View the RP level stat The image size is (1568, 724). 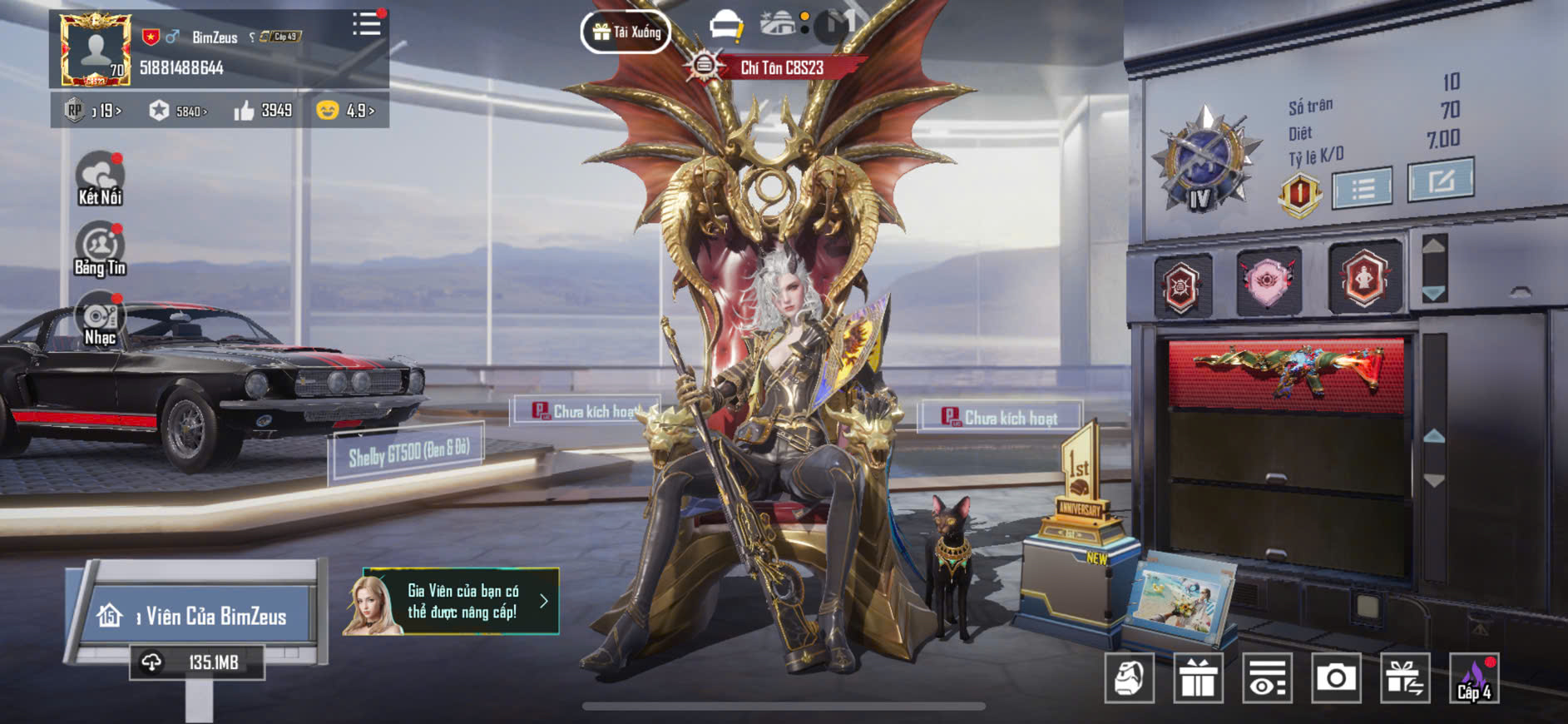click(x=93, y=111)
